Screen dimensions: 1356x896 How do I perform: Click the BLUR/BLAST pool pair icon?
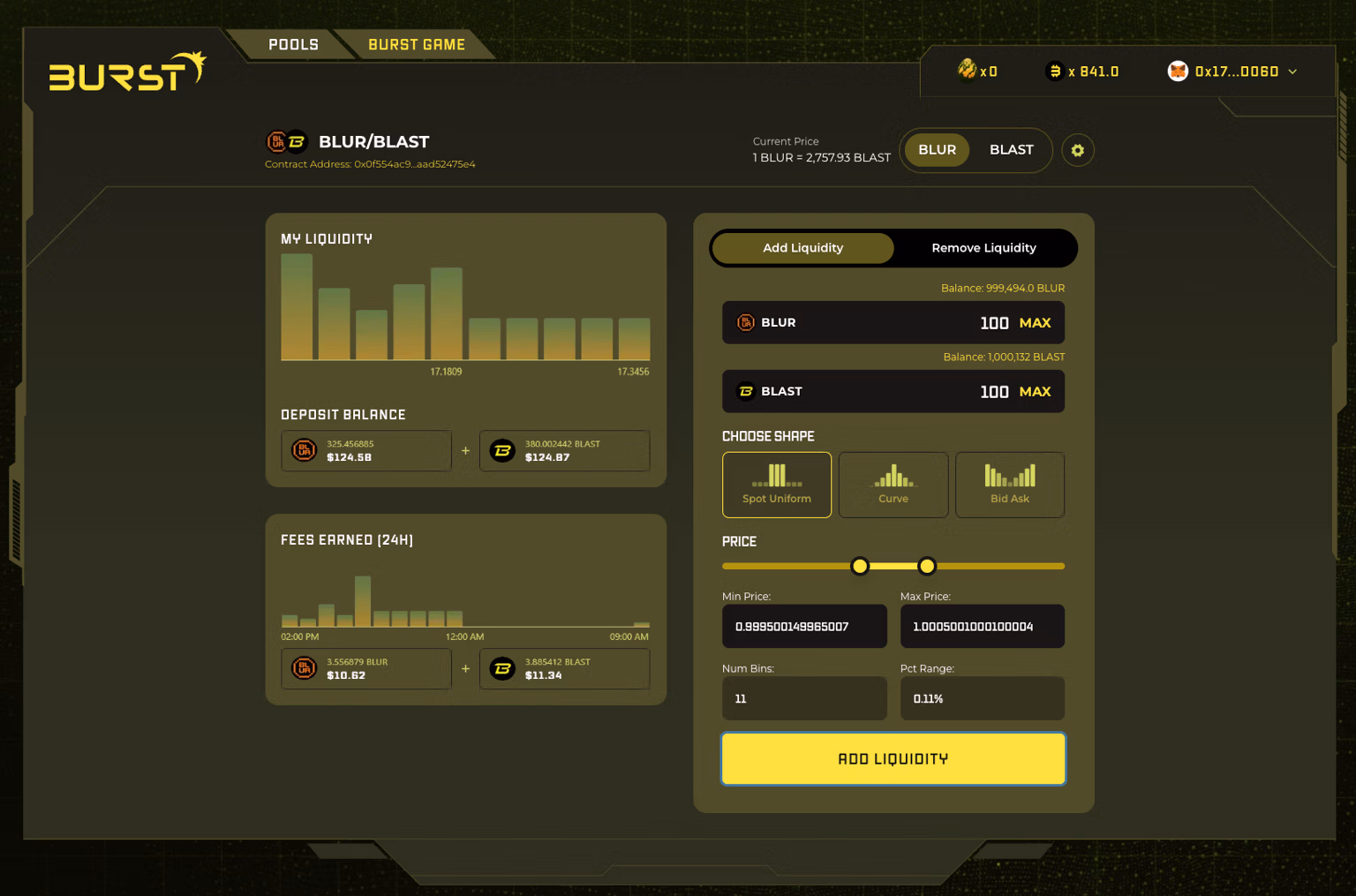(286, 141)
